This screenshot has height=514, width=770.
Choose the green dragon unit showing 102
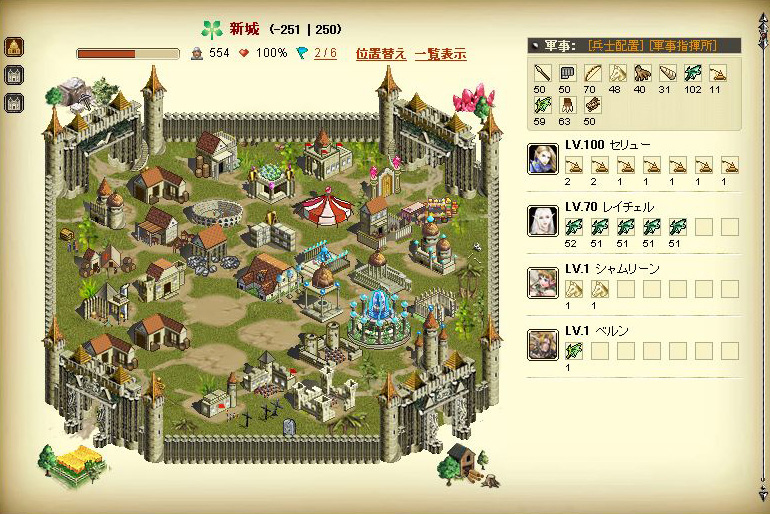pos(692,72)
